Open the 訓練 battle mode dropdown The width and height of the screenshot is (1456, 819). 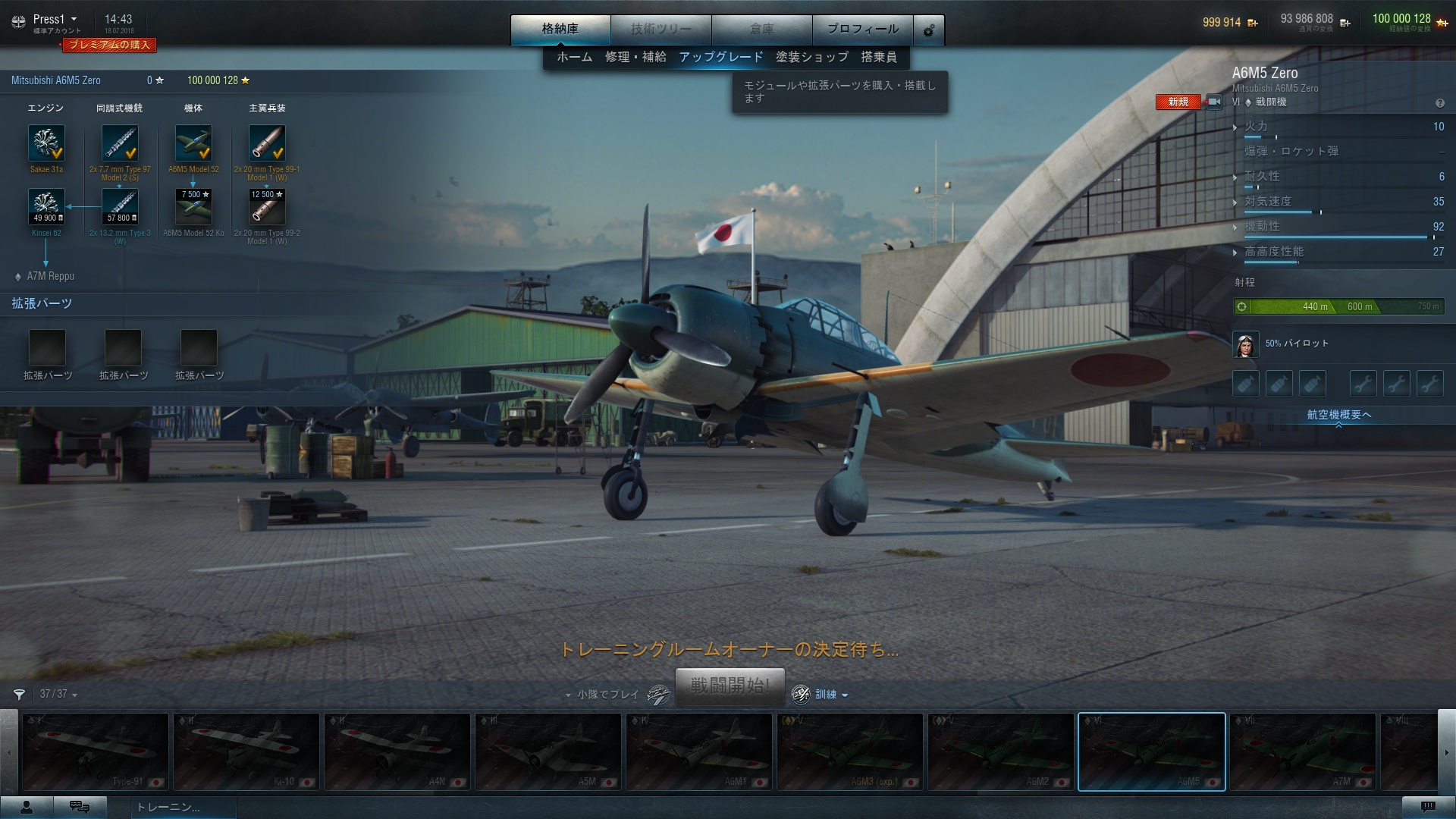[831, 695]
